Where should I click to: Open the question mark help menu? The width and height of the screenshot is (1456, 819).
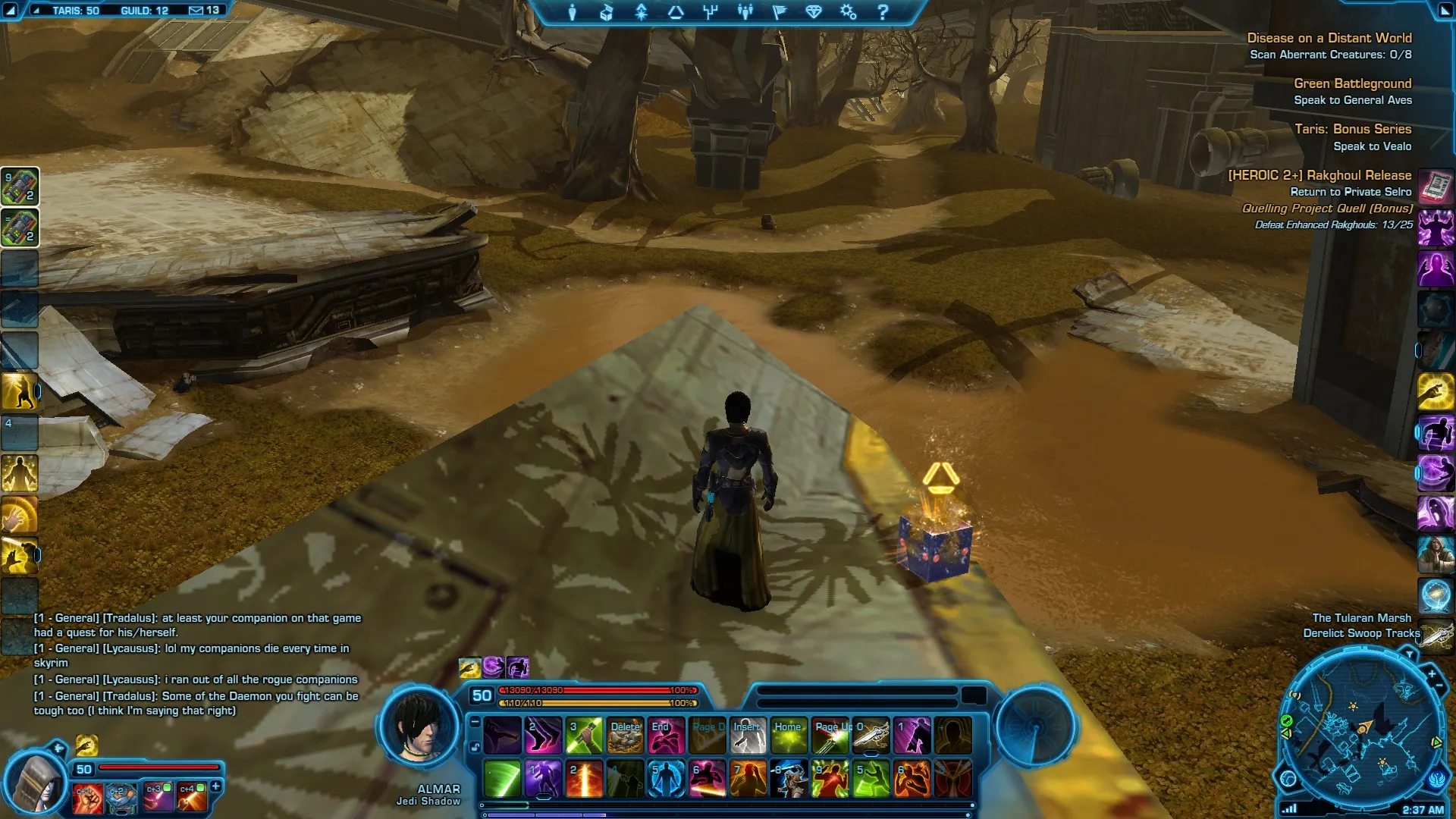[883, 12]
